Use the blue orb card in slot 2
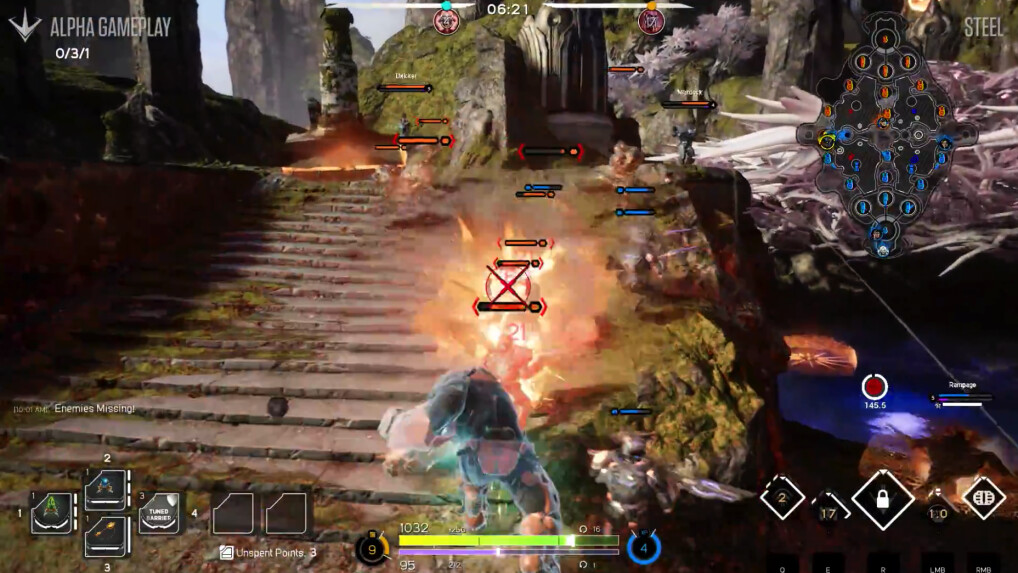This screenshot has height=573, width=1018. pyautogui.click(x=105, y=490)
